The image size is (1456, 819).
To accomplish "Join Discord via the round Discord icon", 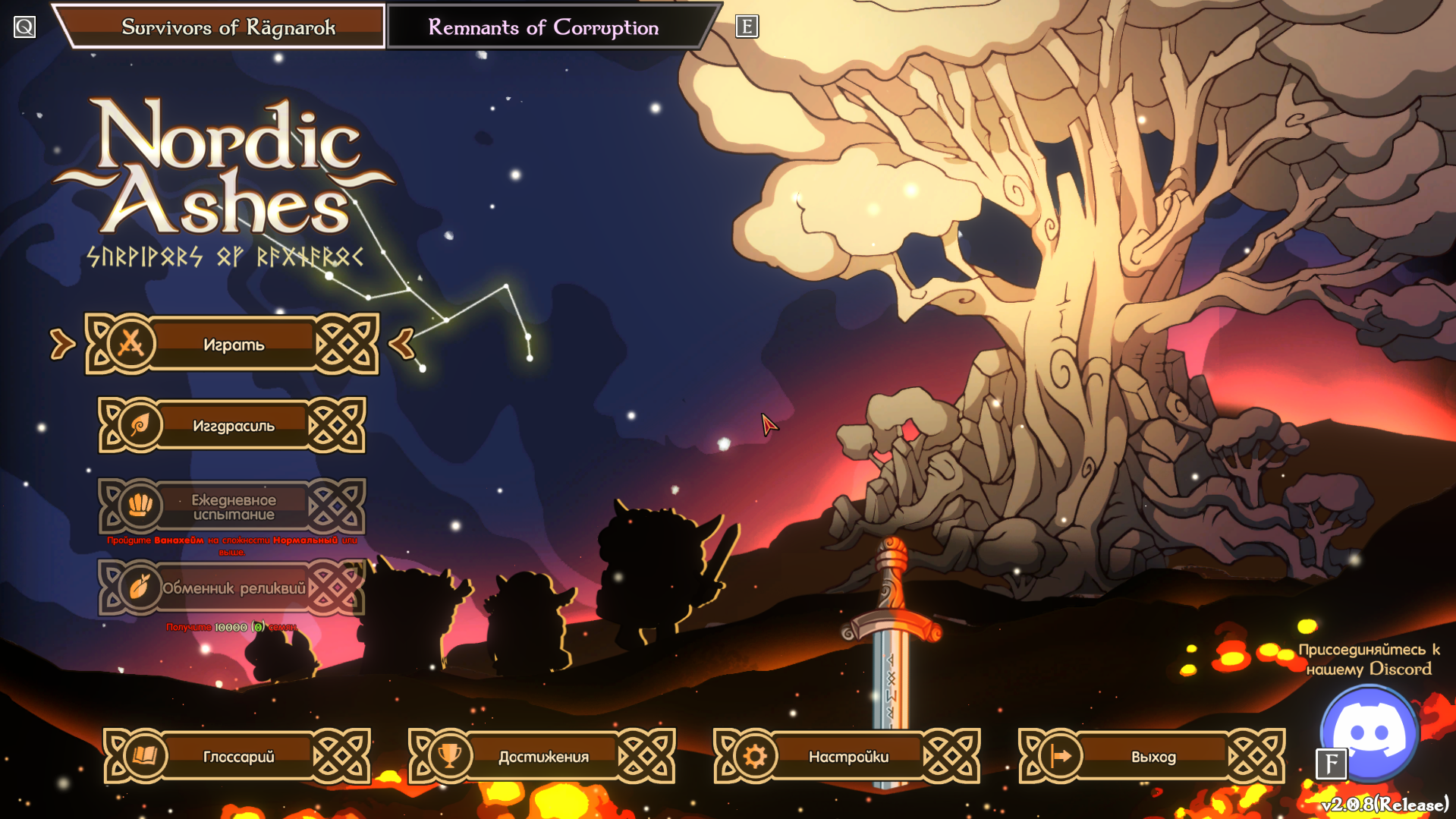I will pyautogui.click(x=1370, y=732).
